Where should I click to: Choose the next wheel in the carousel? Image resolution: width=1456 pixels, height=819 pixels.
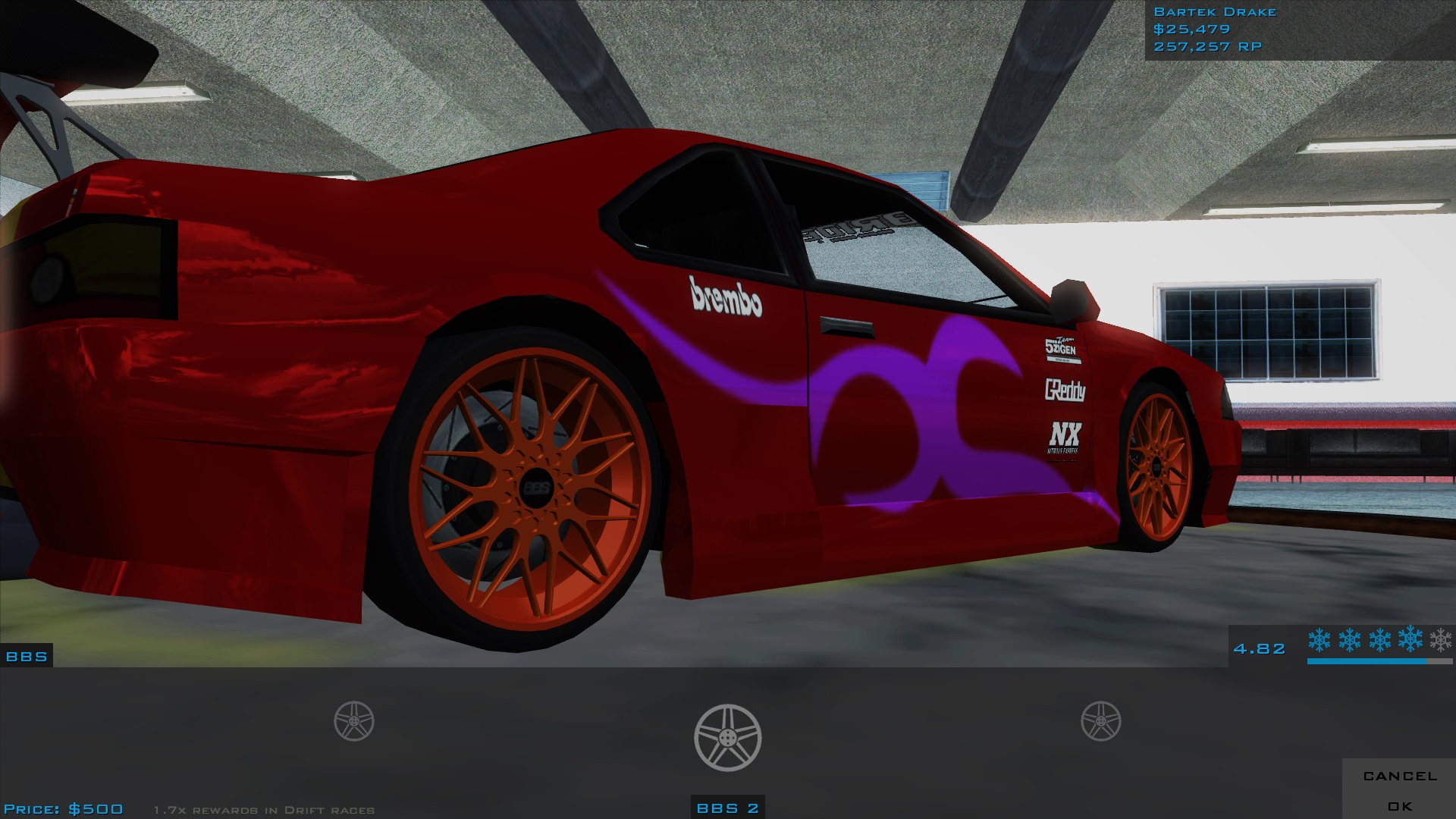[1100, 720]
